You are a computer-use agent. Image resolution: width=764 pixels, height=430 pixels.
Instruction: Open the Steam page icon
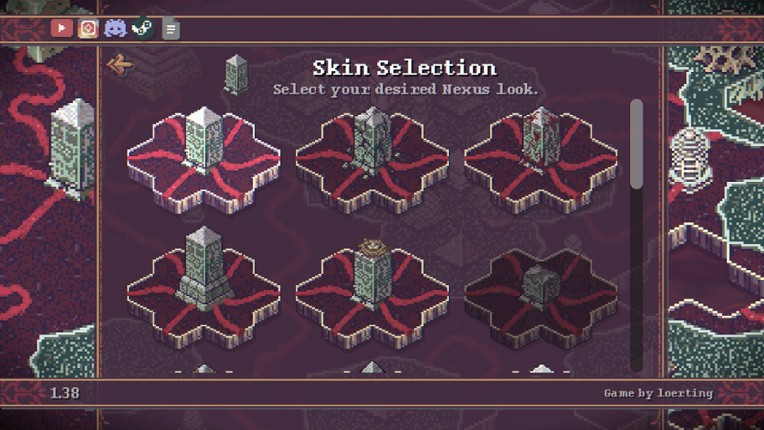point(142,28)
